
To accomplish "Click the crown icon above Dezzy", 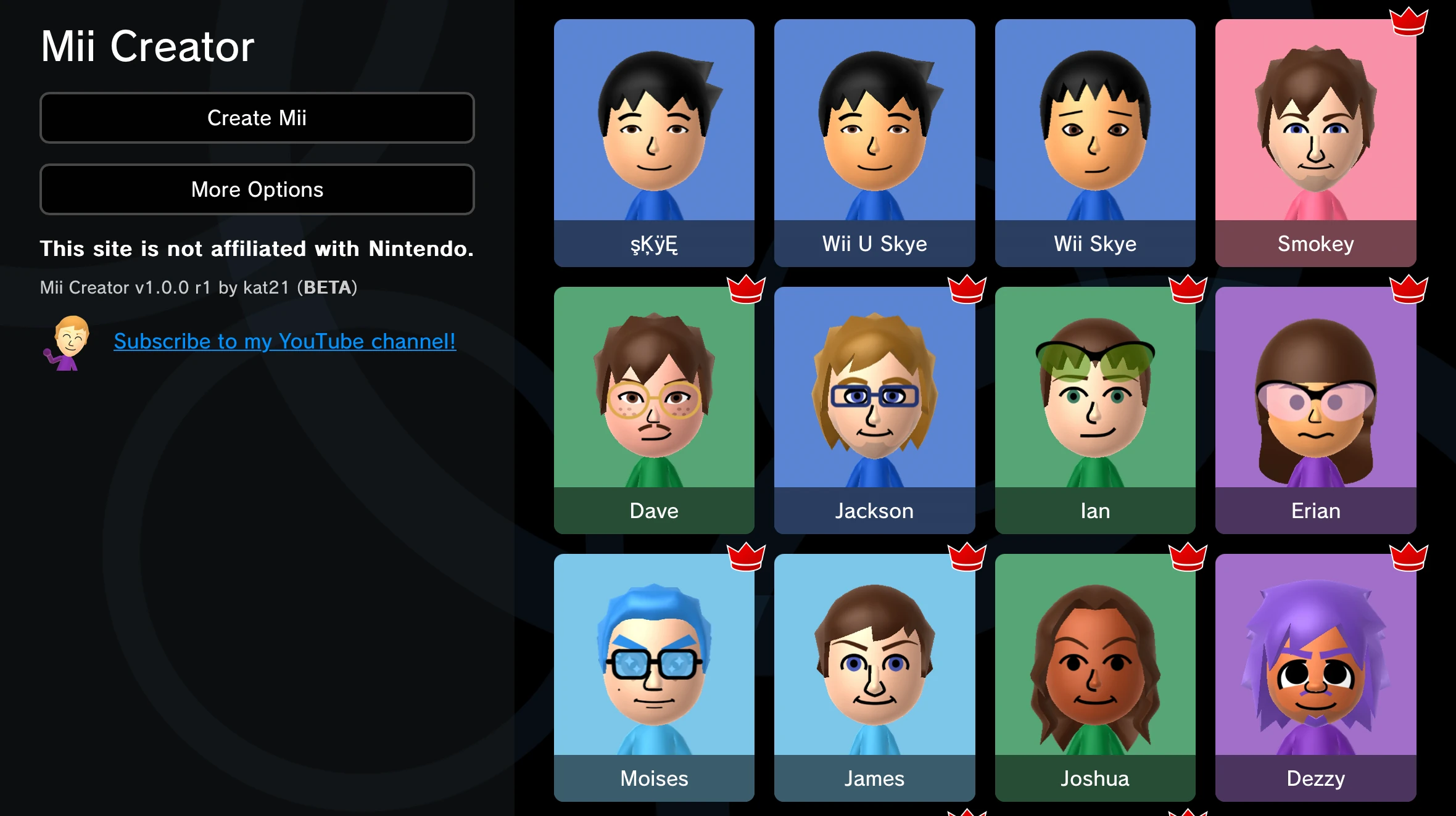I will (1410, 556).
